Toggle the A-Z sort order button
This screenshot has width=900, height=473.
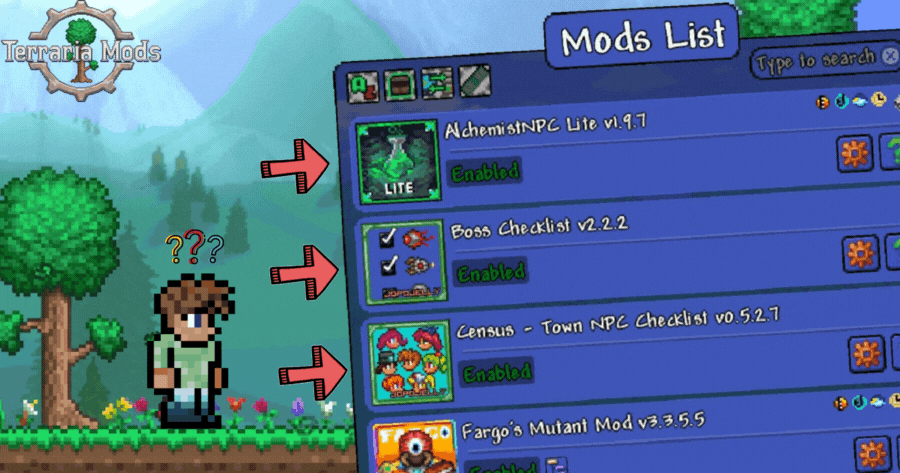[362, 86]
